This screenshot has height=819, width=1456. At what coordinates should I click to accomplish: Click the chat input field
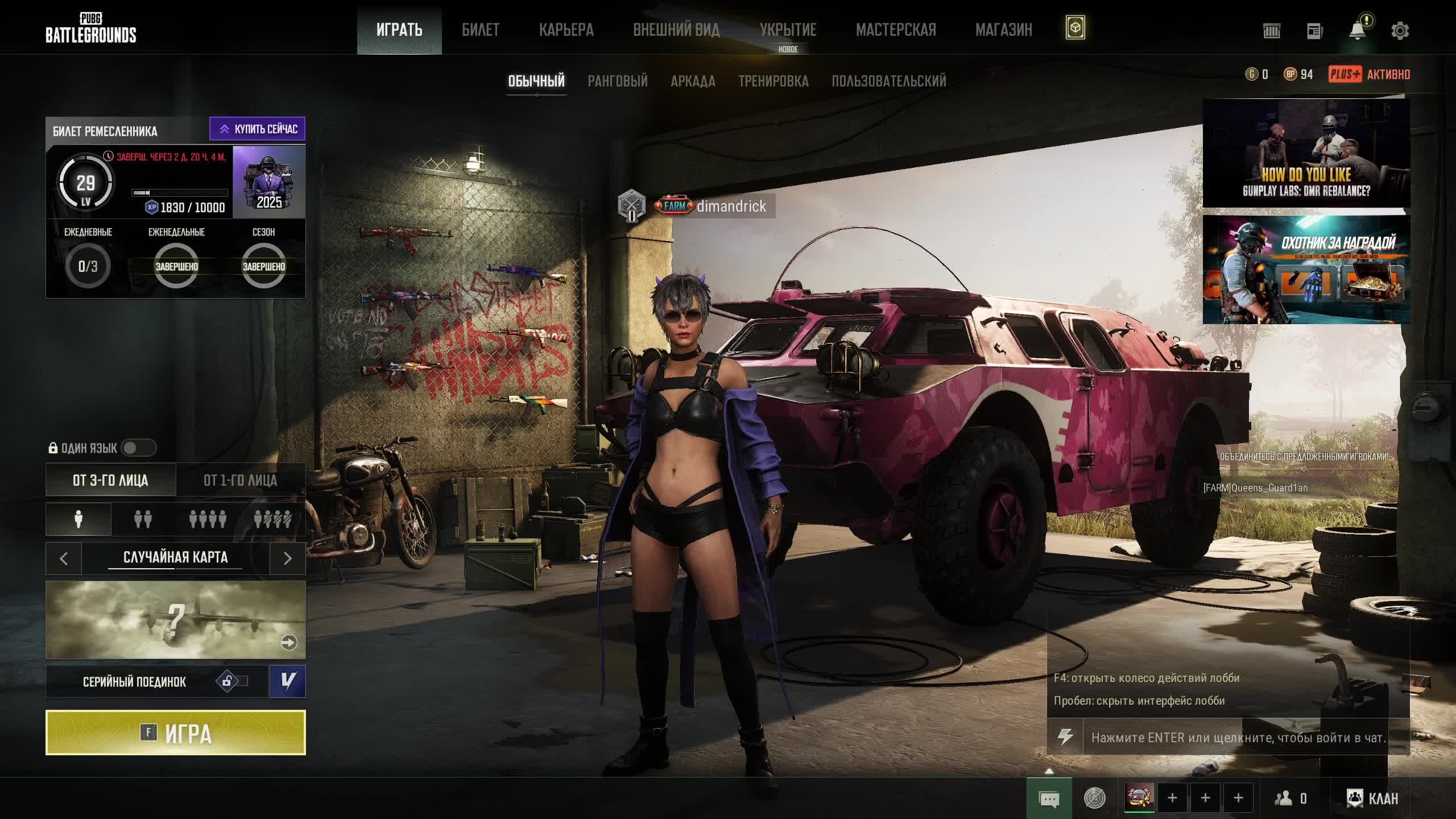[1238, 738]
